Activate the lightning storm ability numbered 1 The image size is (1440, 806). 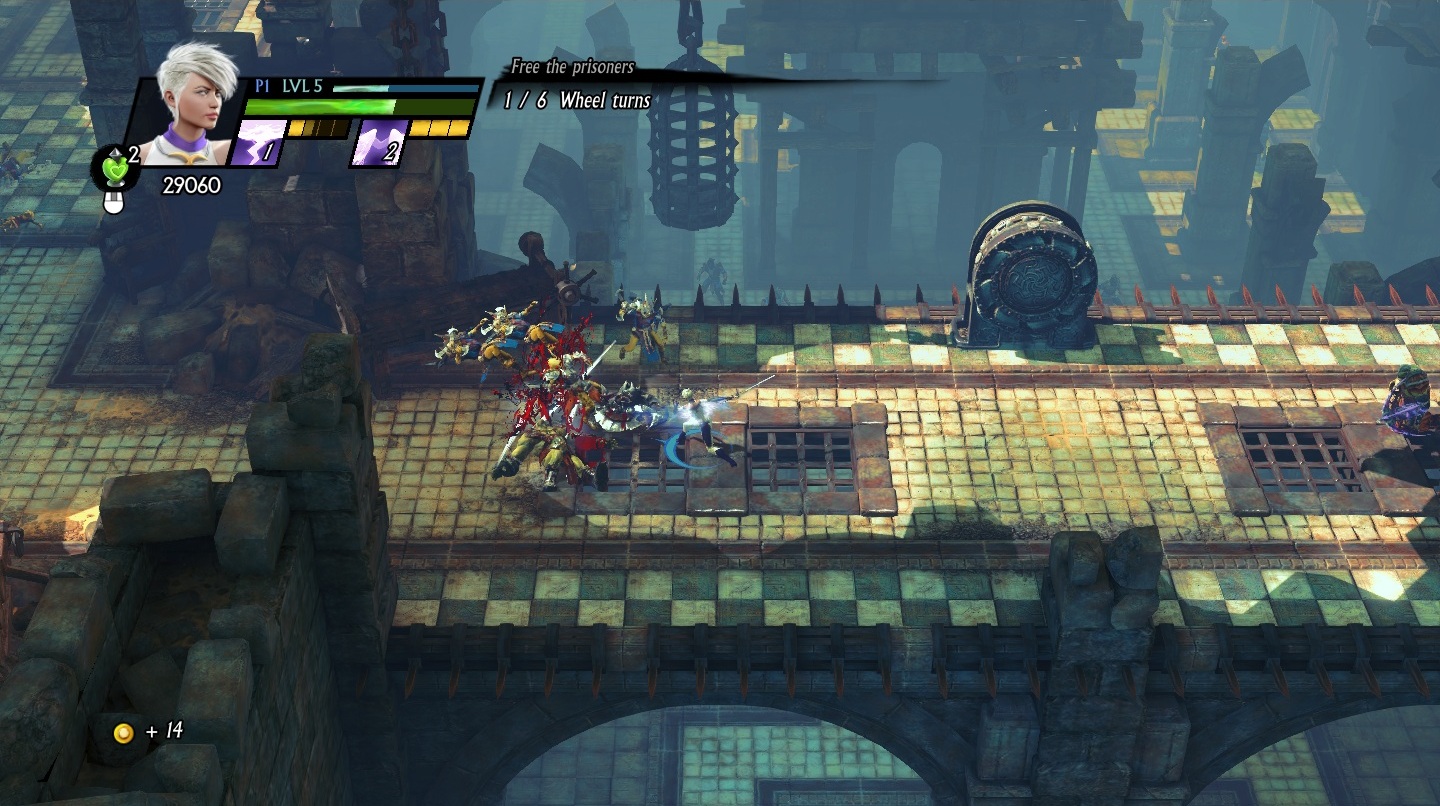[x=256, y=142]
